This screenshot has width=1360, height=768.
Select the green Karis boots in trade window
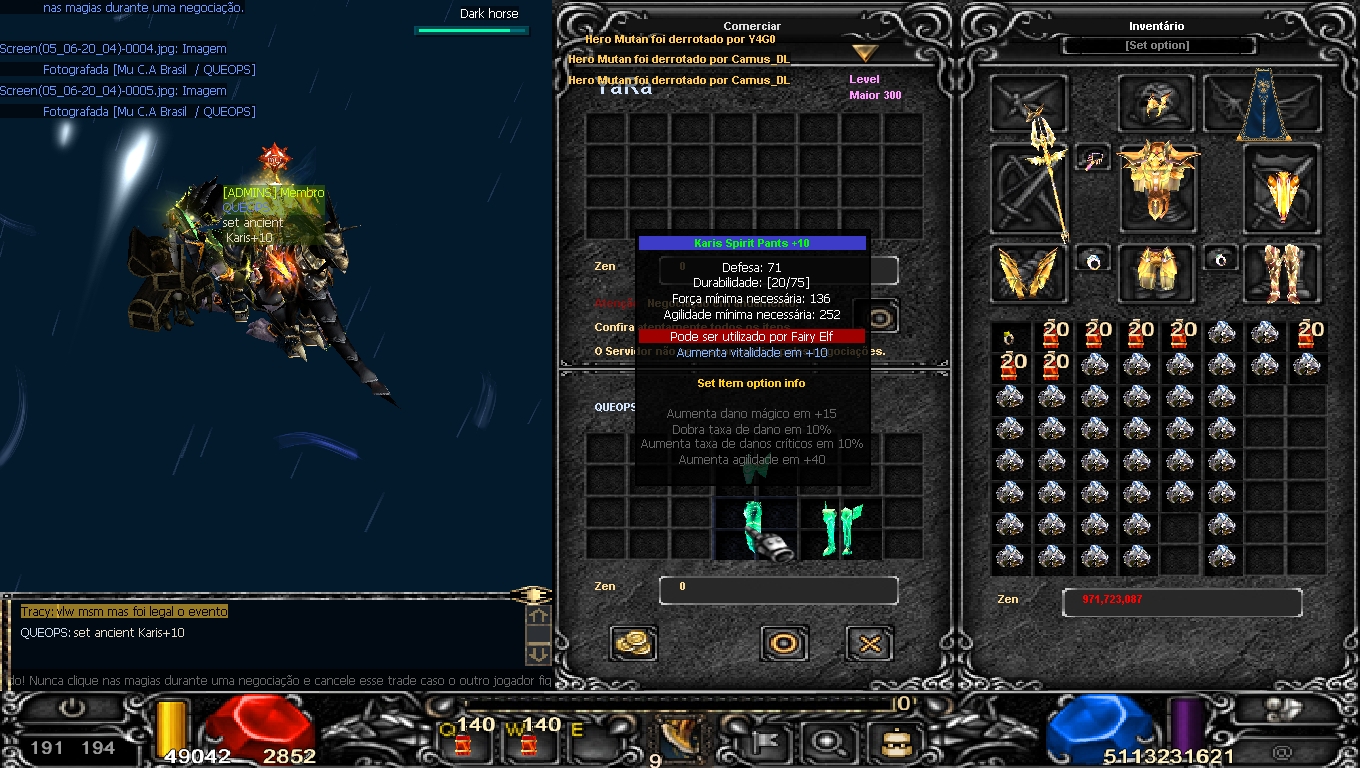pos(838,529)
